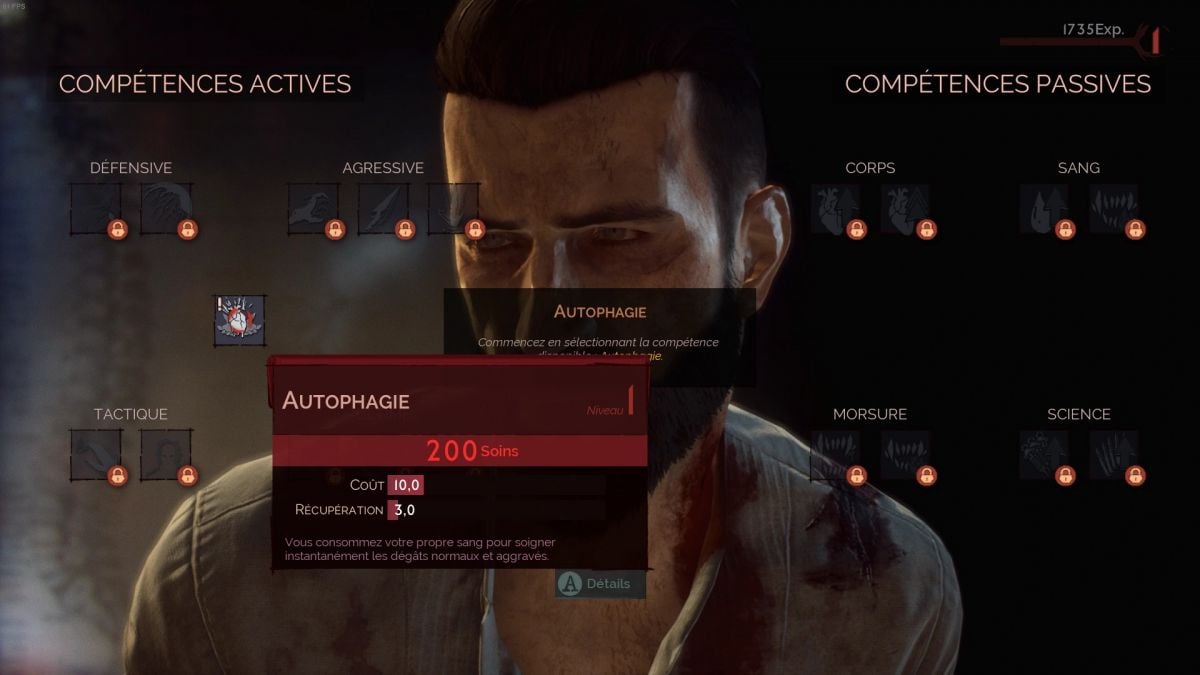Choose the locked heart with double arrow
Viewport: 1200px width, 675px height.
(x=906, y=209)
